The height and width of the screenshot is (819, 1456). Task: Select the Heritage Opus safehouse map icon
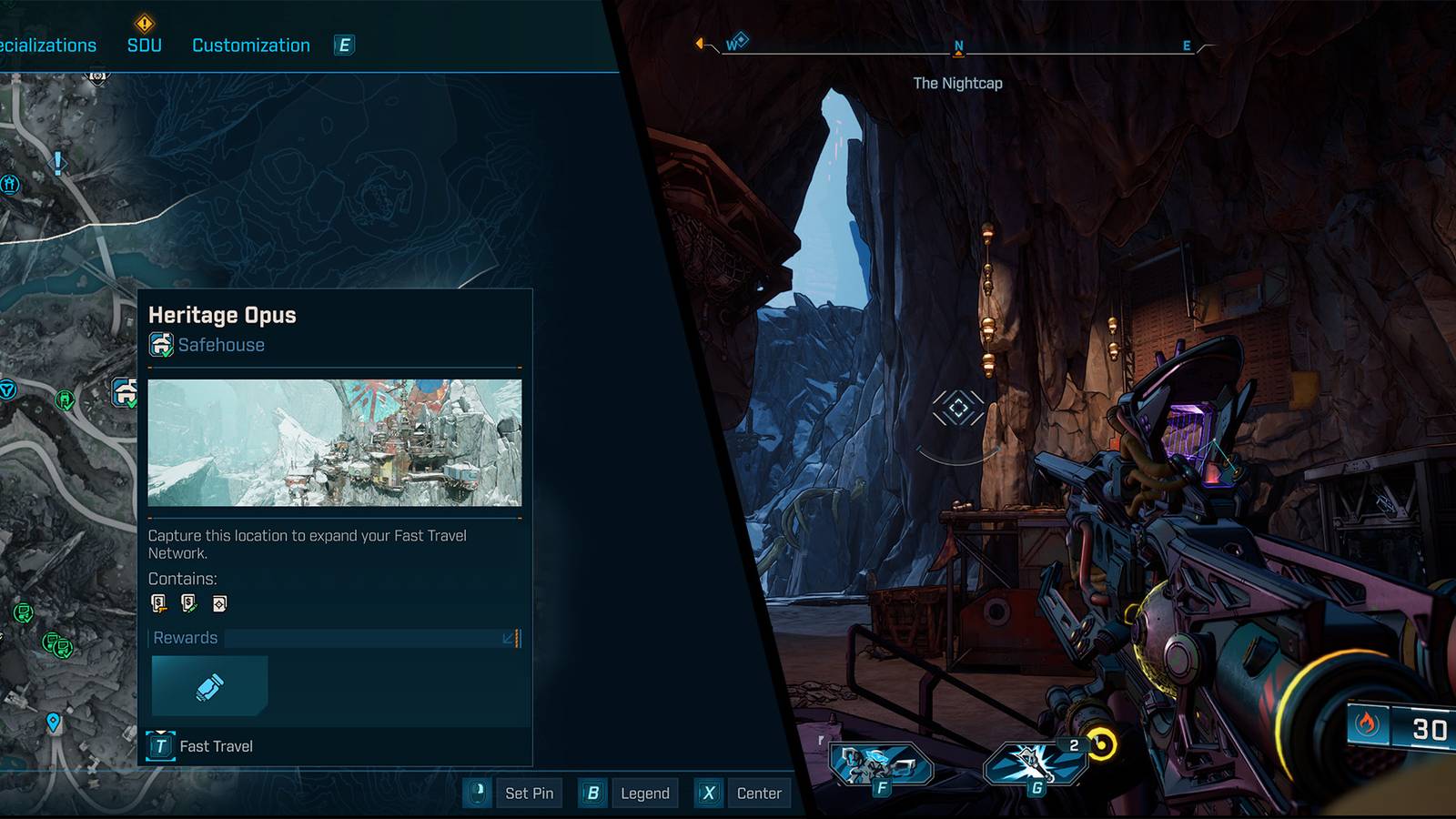126,392
